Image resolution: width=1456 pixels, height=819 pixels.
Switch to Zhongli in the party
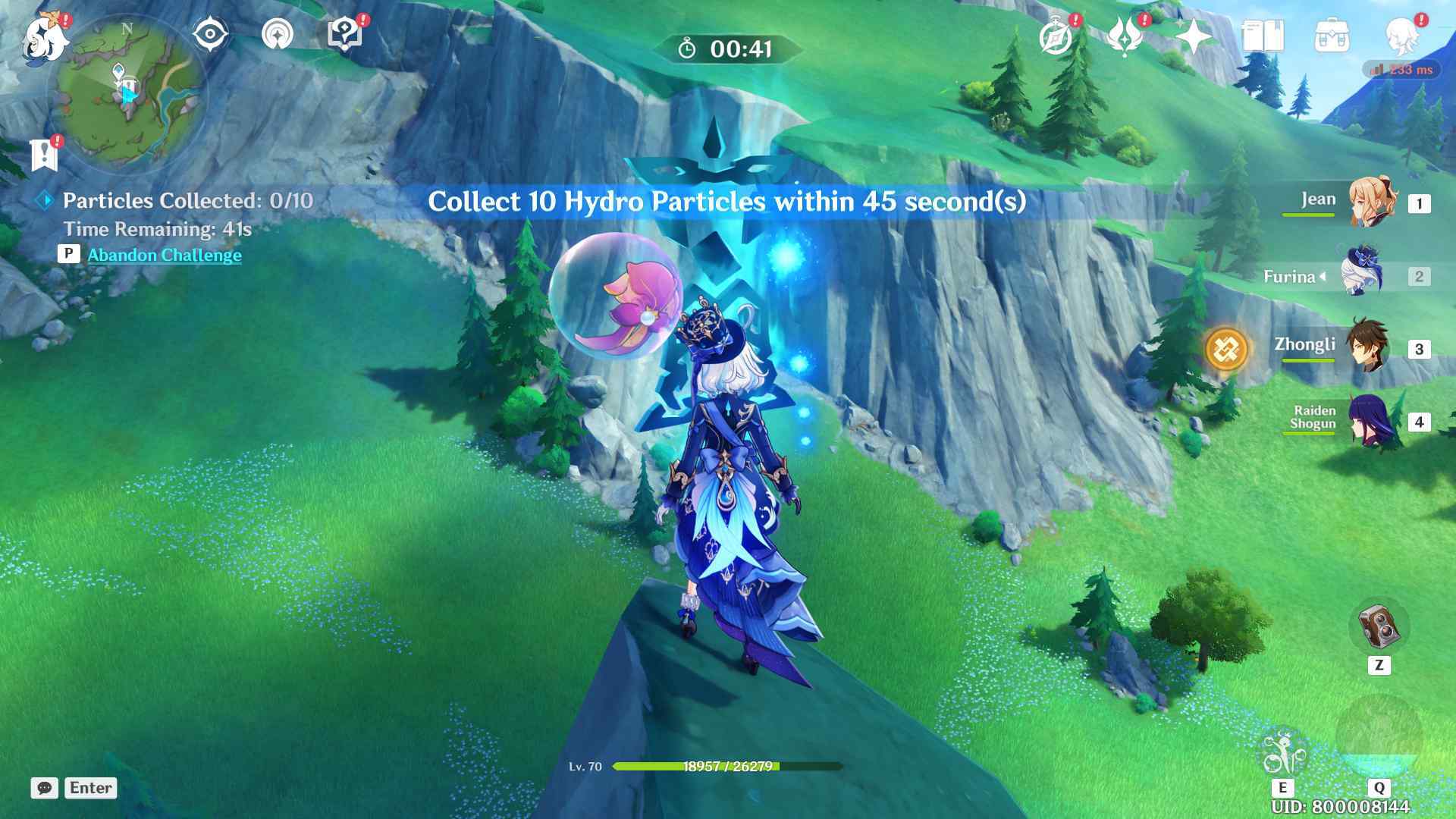pyautogui.click(x=1367, y=348)
